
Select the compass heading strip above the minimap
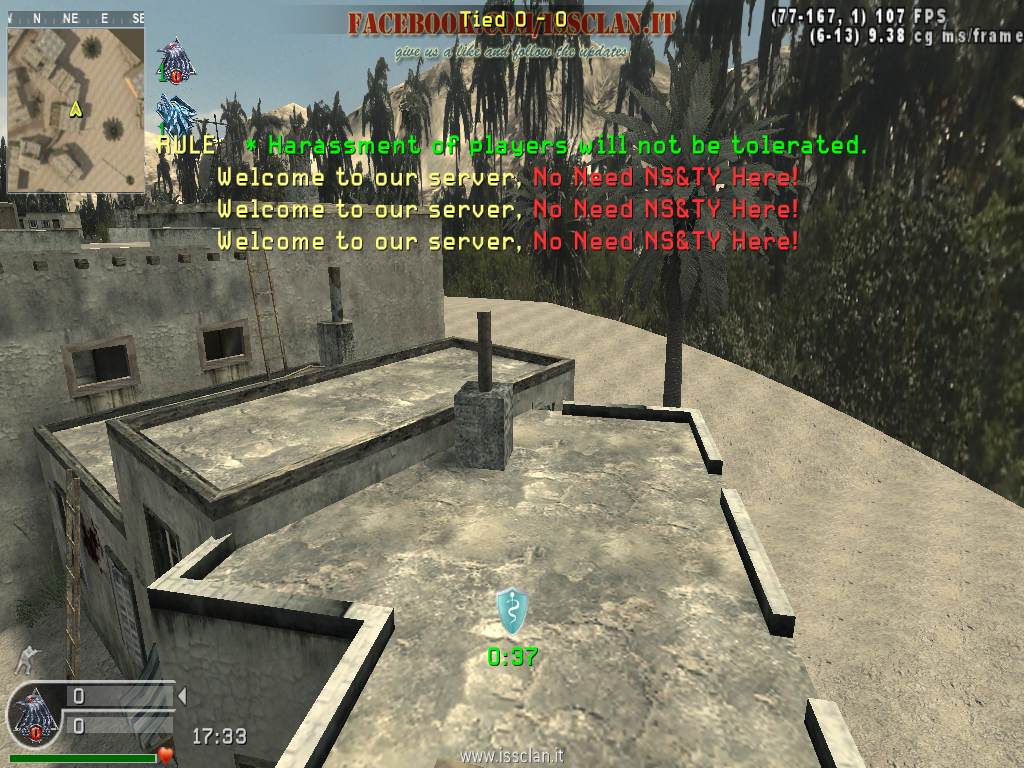click(x=76, y=19)
